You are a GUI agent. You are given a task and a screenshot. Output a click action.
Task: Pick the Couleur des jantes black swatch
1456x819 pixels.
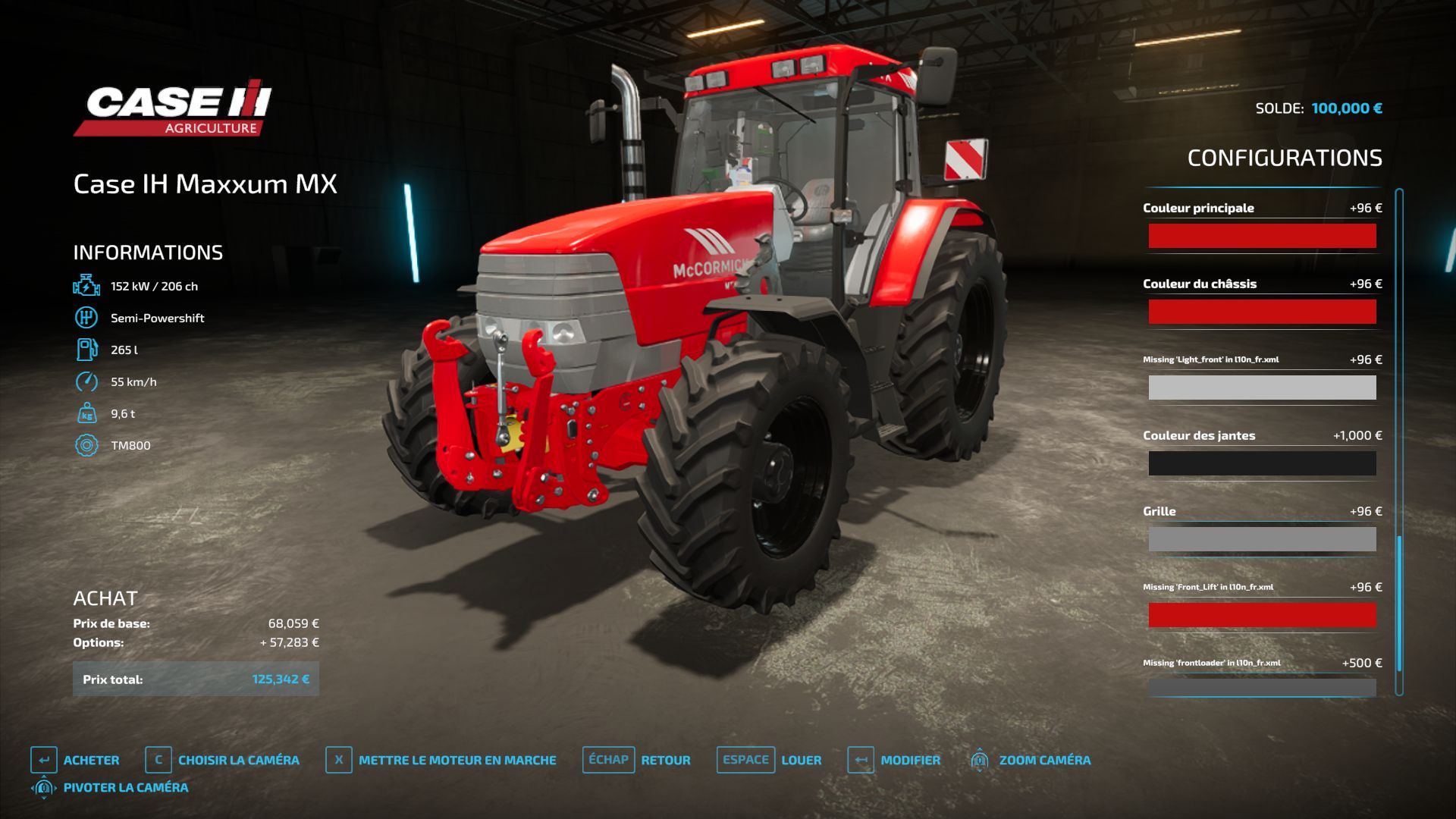[1262, 463]
